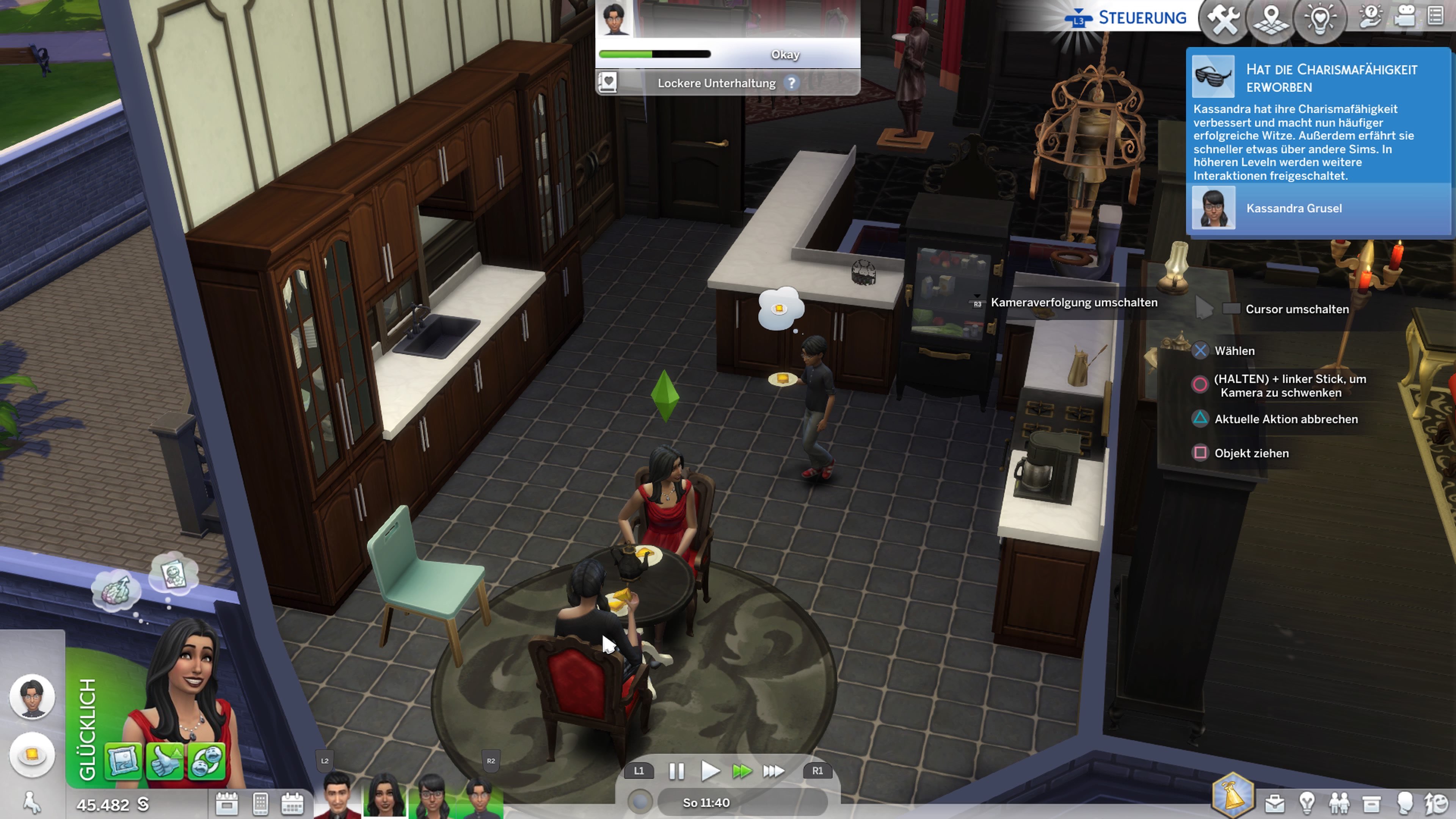1456x819 pixels.
Task: Open the list-style game menu icon
Action: [1436, 16]
